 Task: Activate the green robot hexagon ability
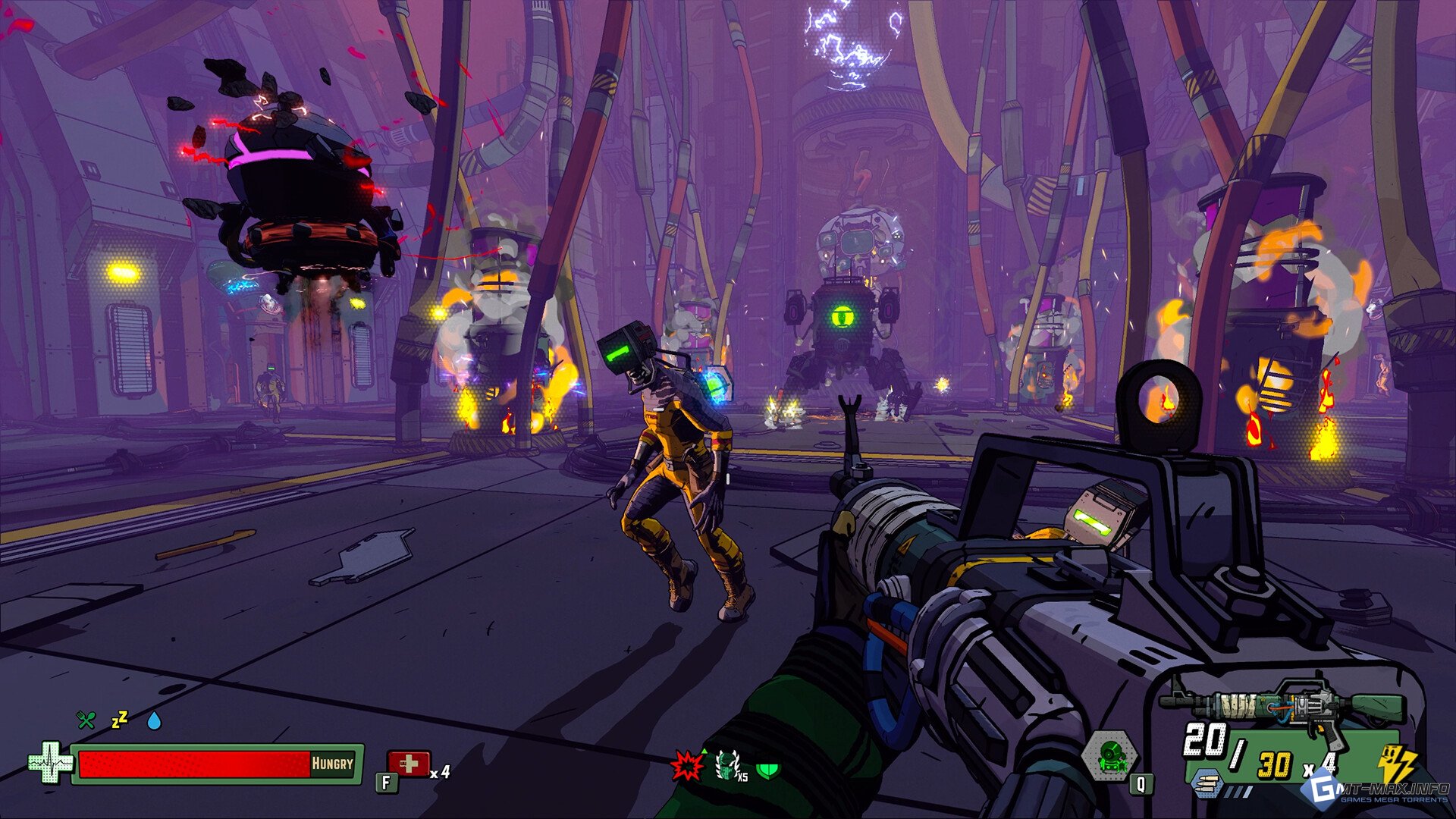[x=1109, y=756]
